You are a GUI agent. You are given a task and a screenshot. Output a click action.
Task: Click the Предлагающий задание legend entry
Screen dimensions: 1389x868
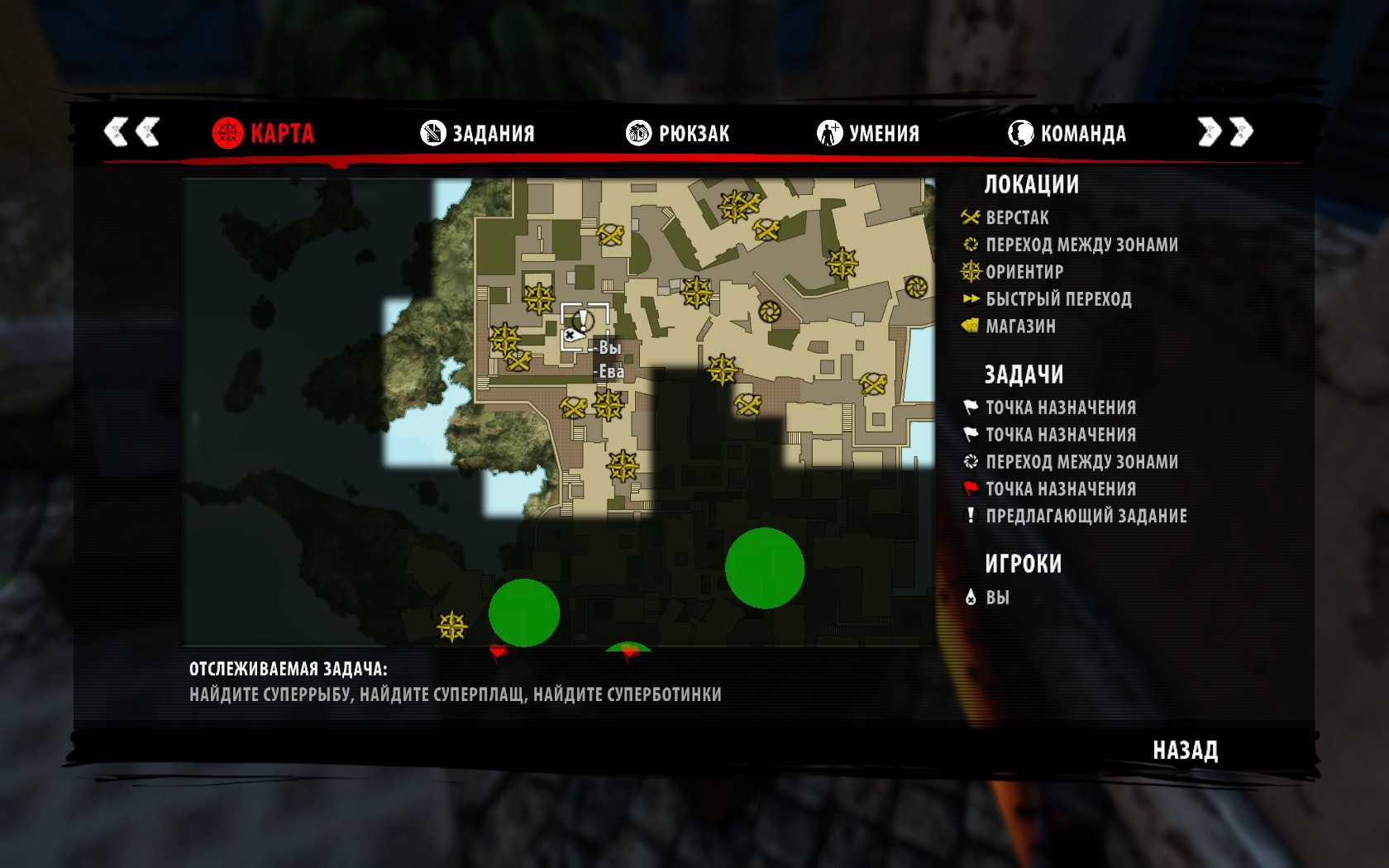[x=1086, y=516]
